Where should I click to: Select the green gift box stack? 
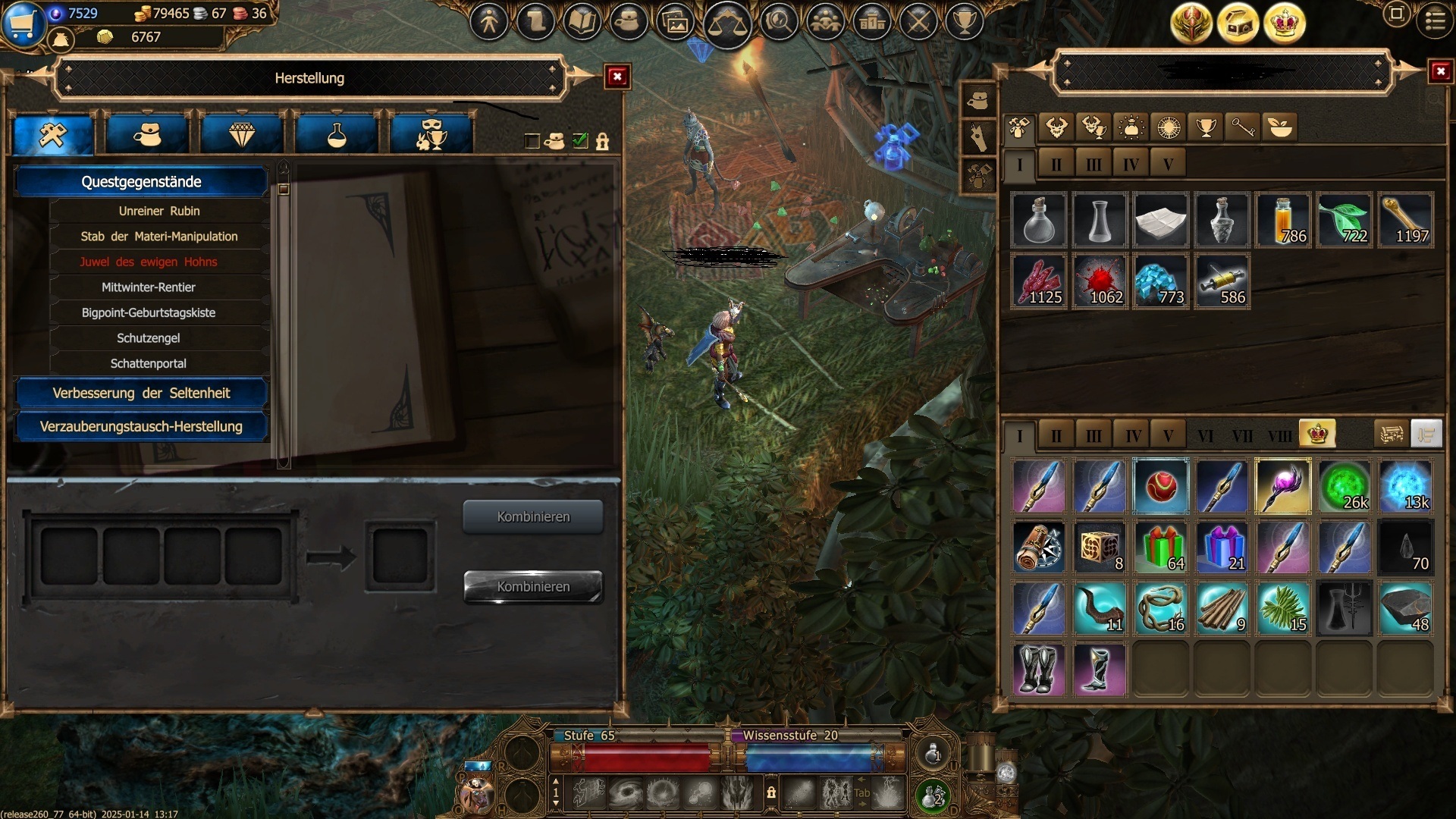click(1161, 548)
